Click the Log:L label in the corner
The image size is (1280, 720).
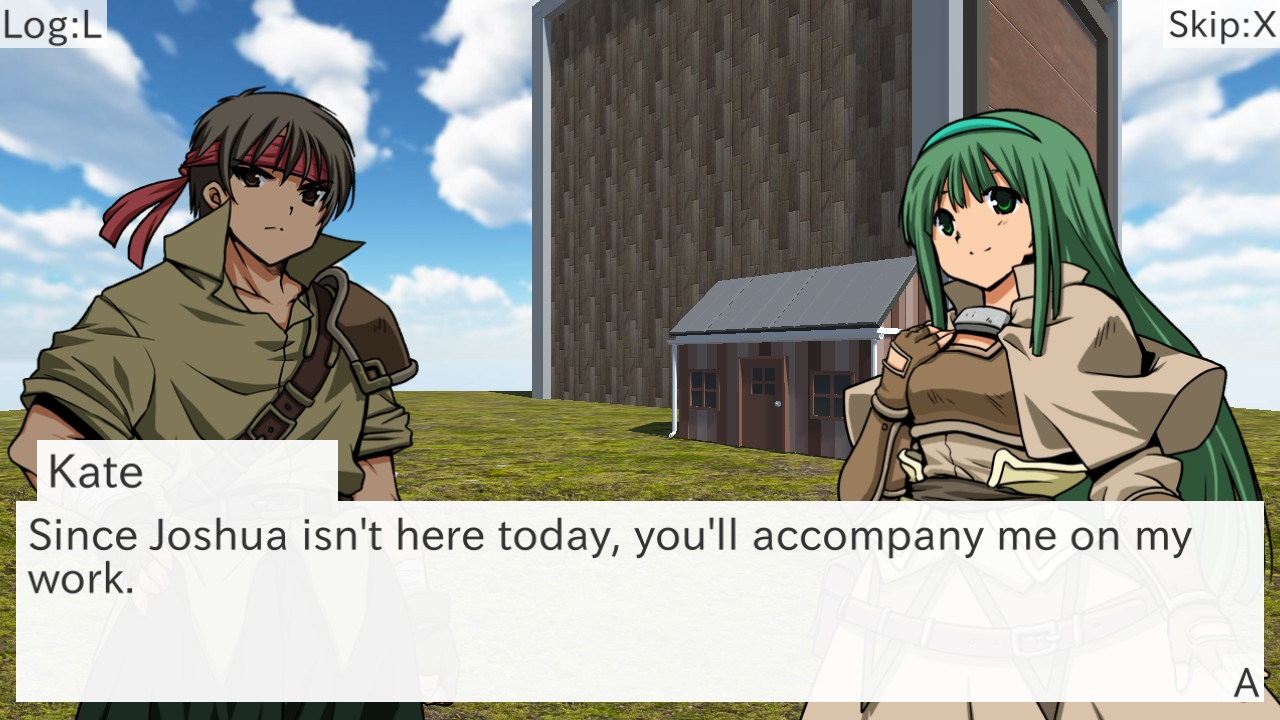click(x=52, y=26)
